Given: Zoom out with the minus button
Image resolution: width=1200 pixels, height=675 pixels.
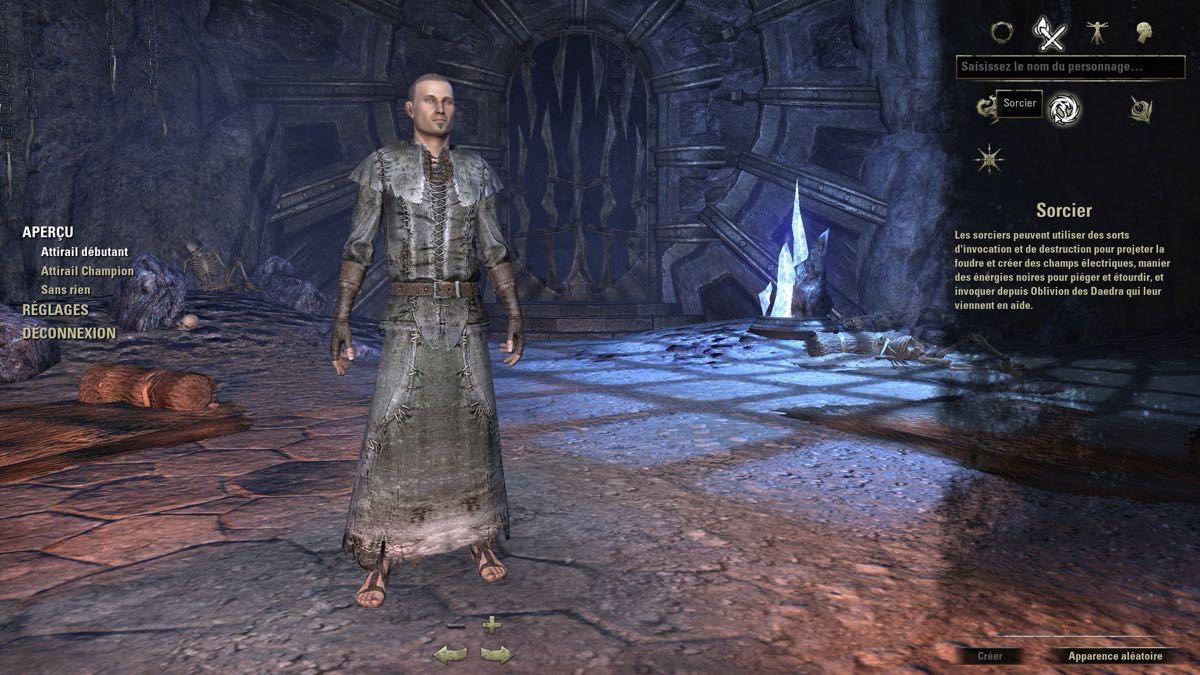Looking at the screenshot, I should (x=456, y=626).
